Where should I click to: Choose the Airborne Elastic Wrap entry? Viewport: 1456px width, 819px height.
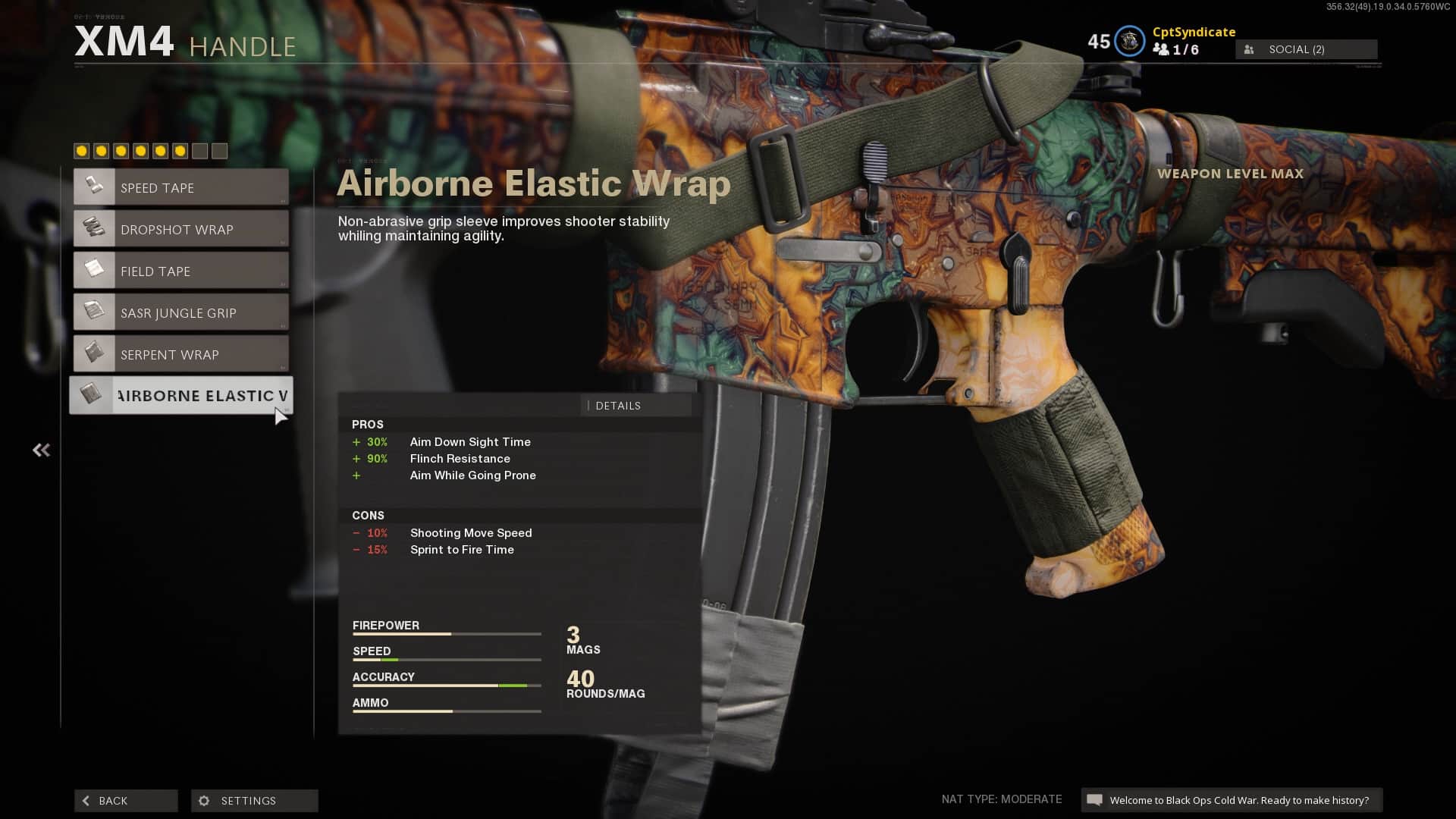coord(181,395)
